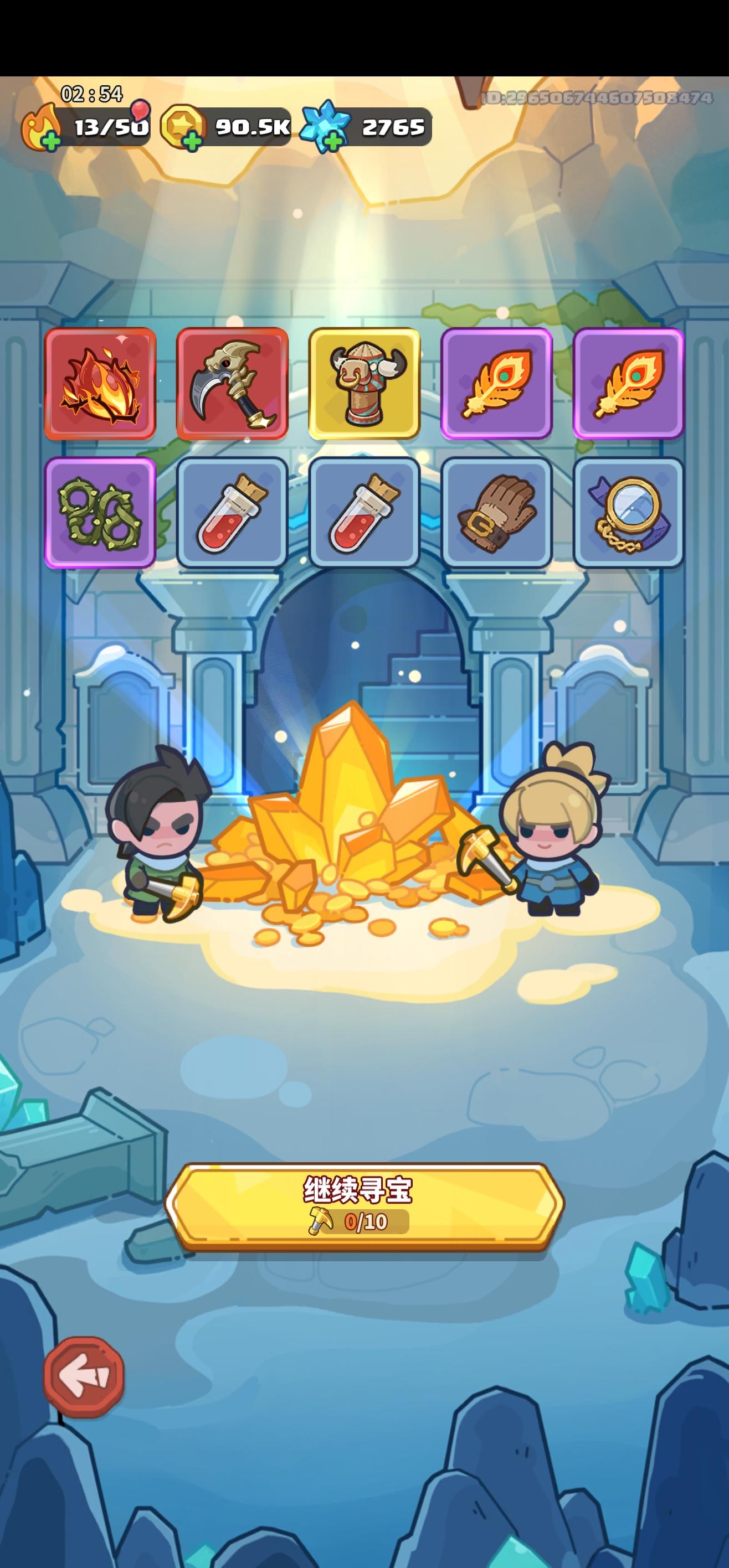Select the magnifying glass pendant item

coord(630,516)
